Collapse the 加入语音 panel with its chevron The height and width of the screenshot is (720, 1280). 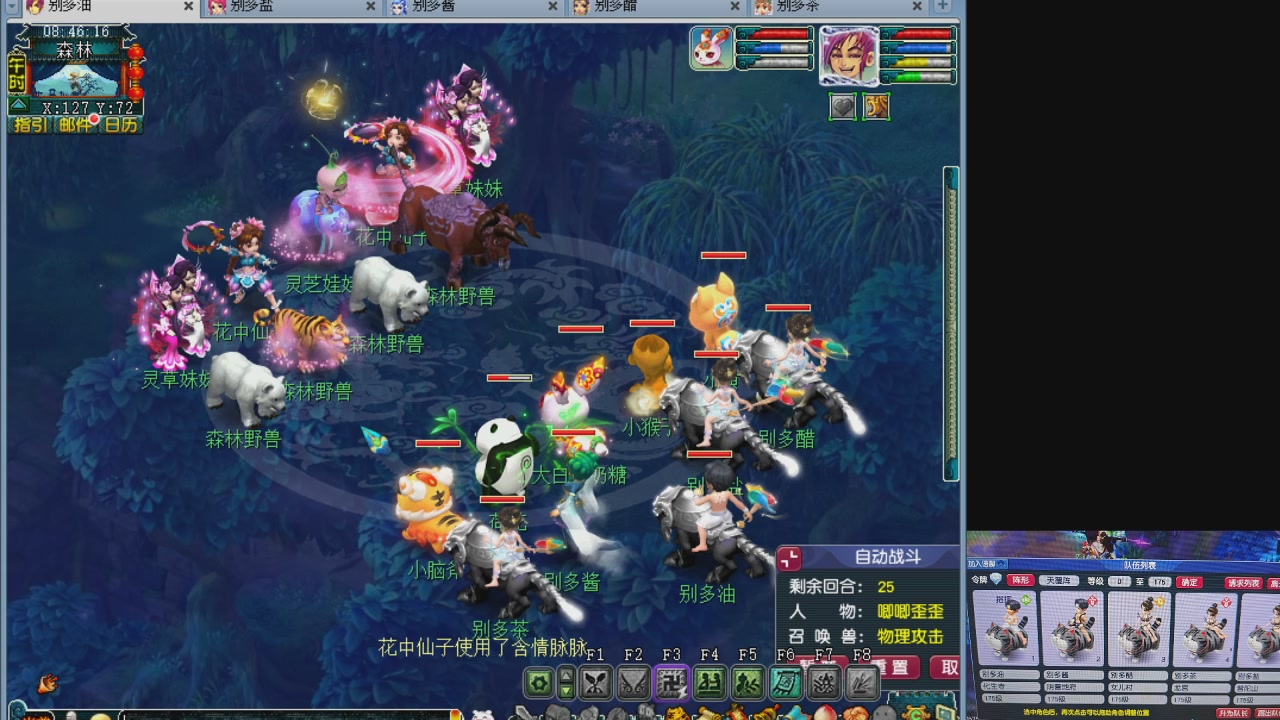tap(1000, 564)
